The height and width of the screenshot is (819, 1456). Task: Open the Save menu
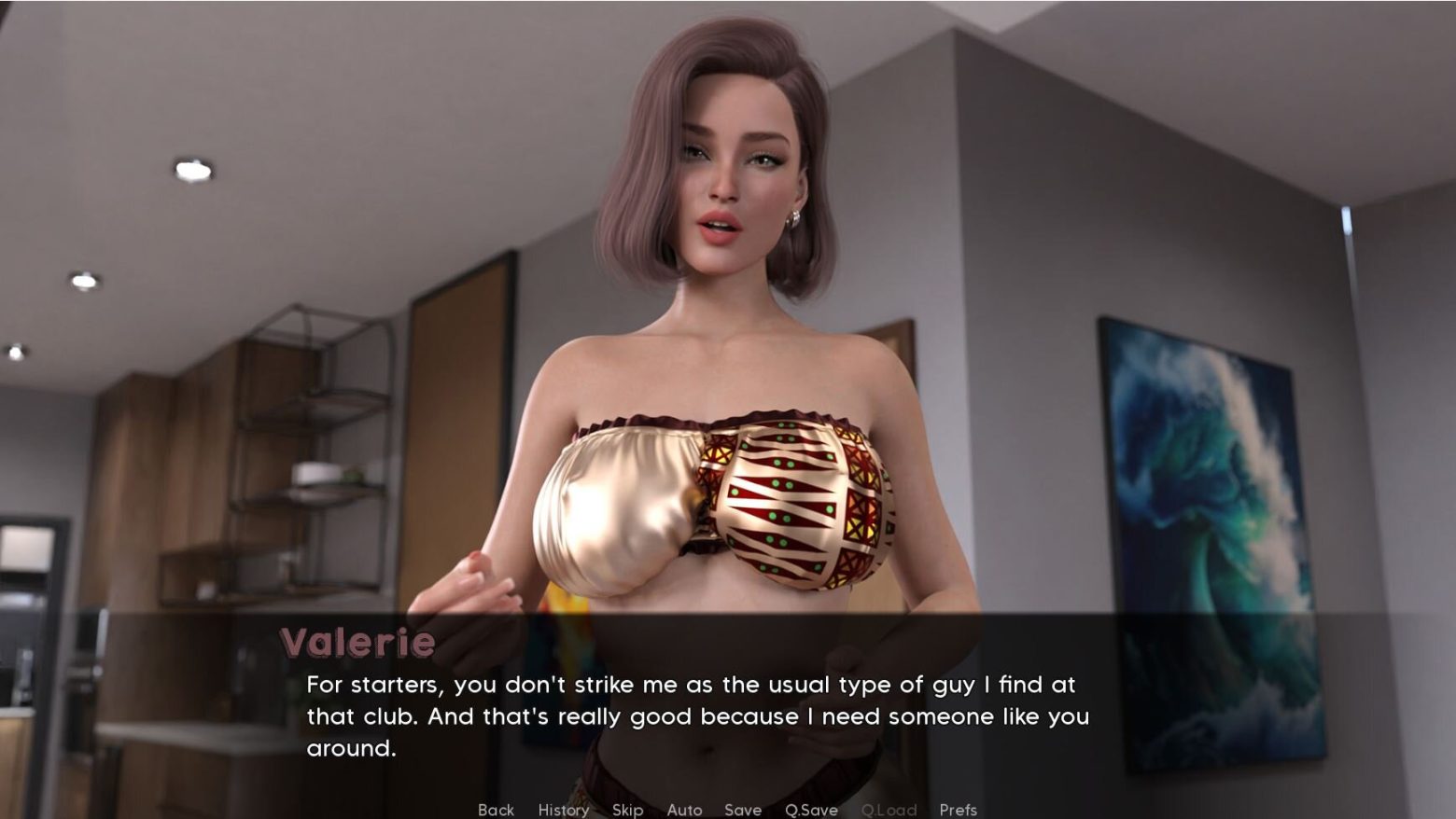point(743,810)
